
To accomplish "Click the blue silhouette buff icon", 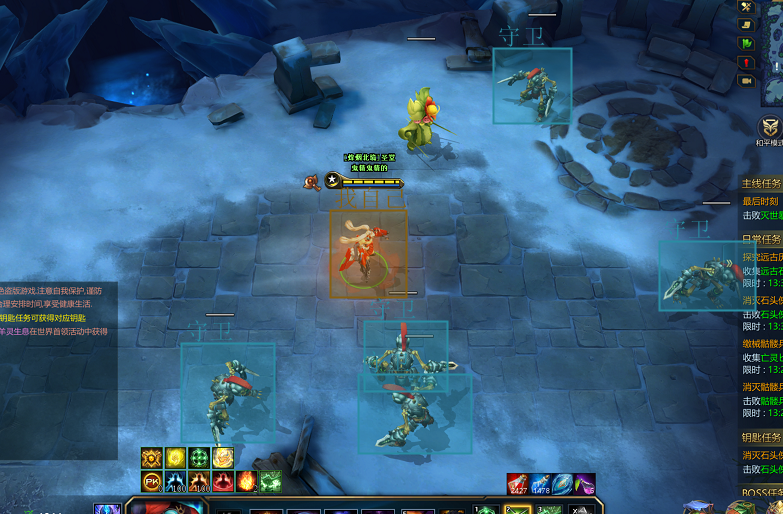I will (x=175, y=481).
